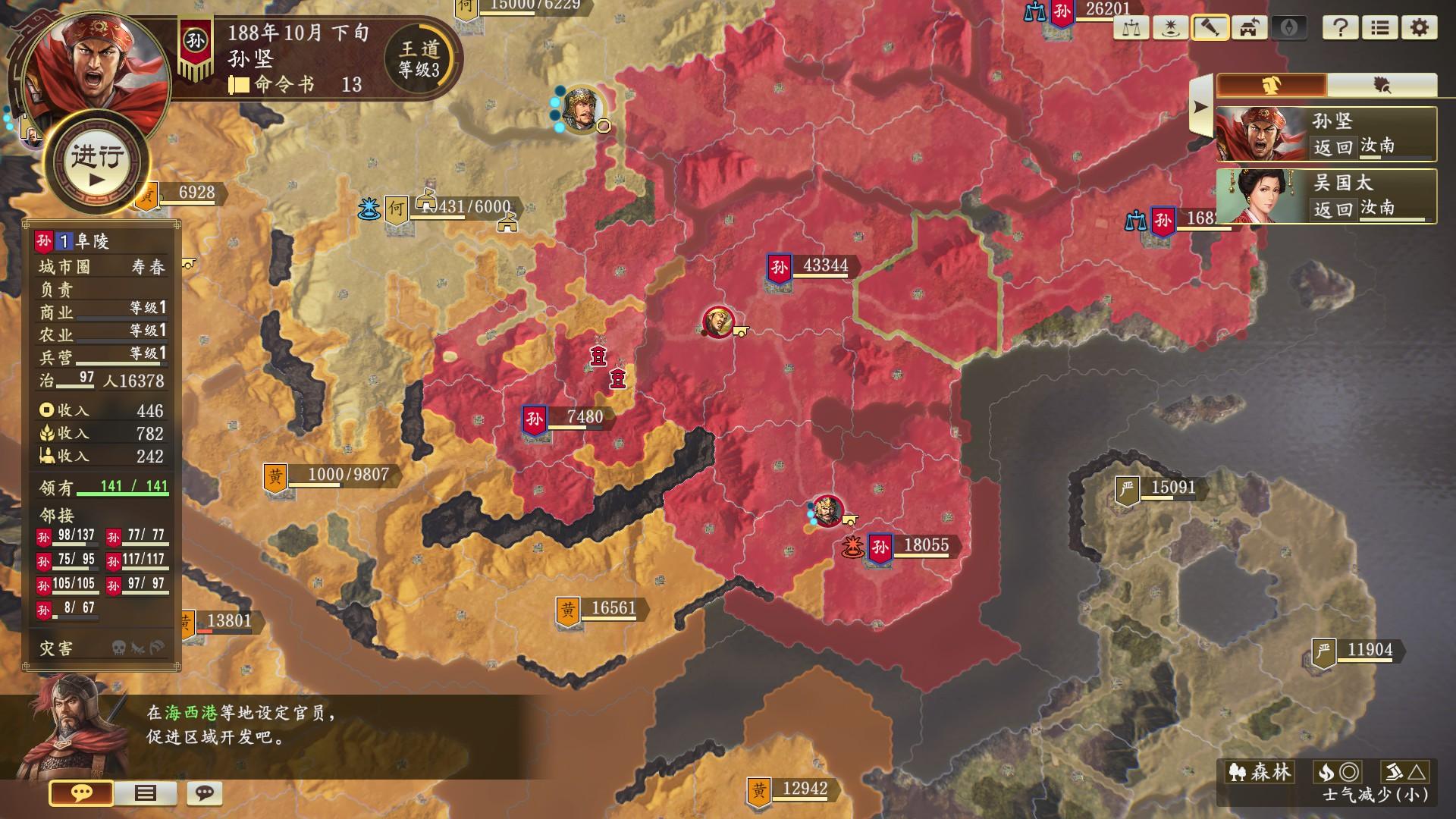Open the help question-mark icon
The height and width of the screenshot is (819, 1456).
coord(1342,28)
